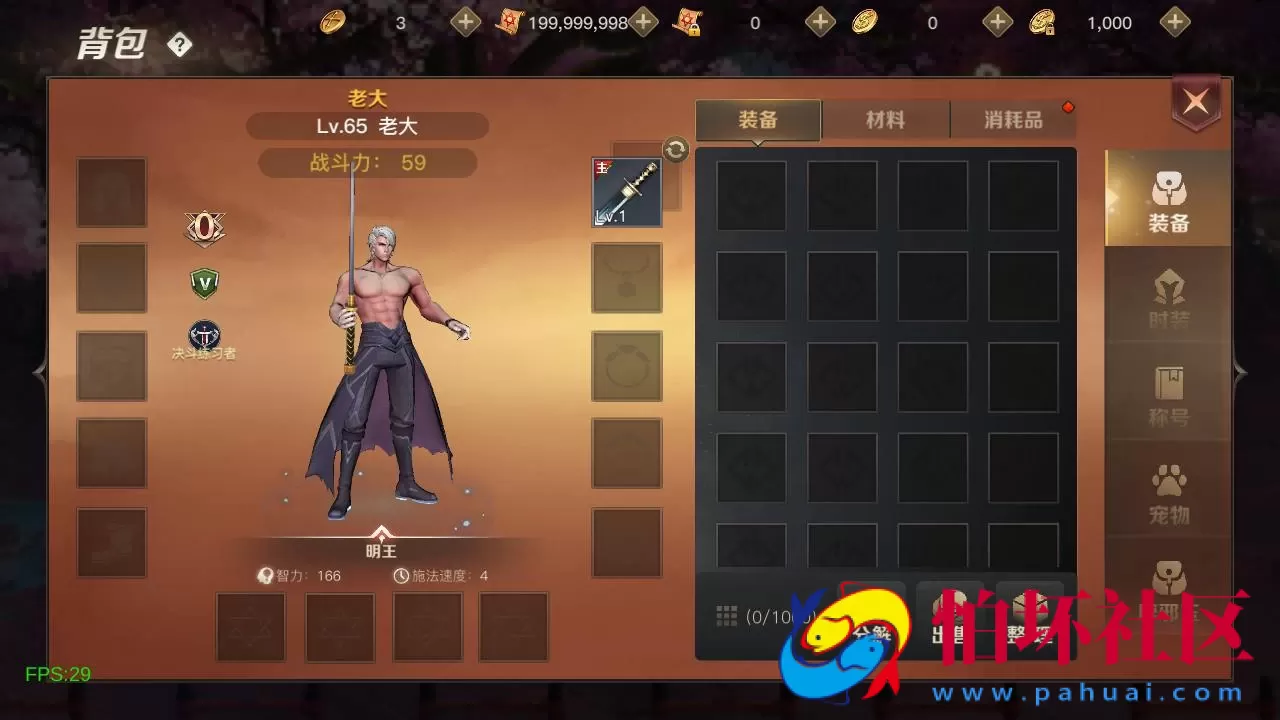
Task: Click the grid icon beside the 0/100 counter
Action: [727, 615]
